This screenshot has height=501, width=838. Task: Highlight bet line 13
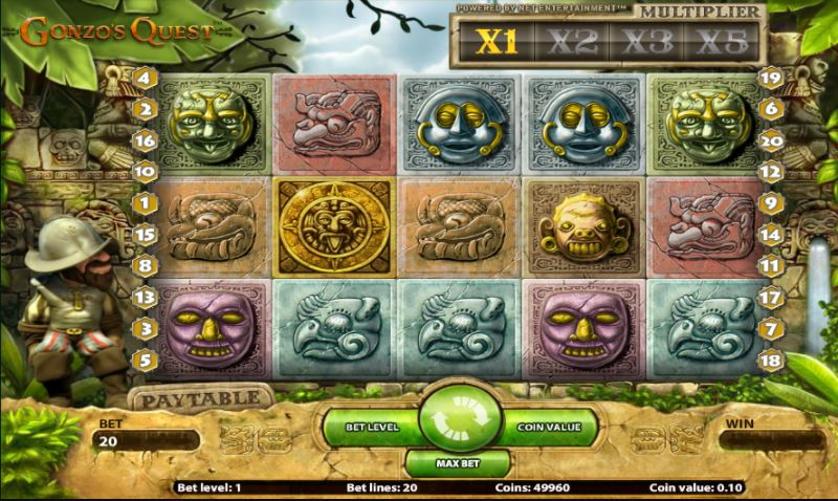(x=144, y=297)
